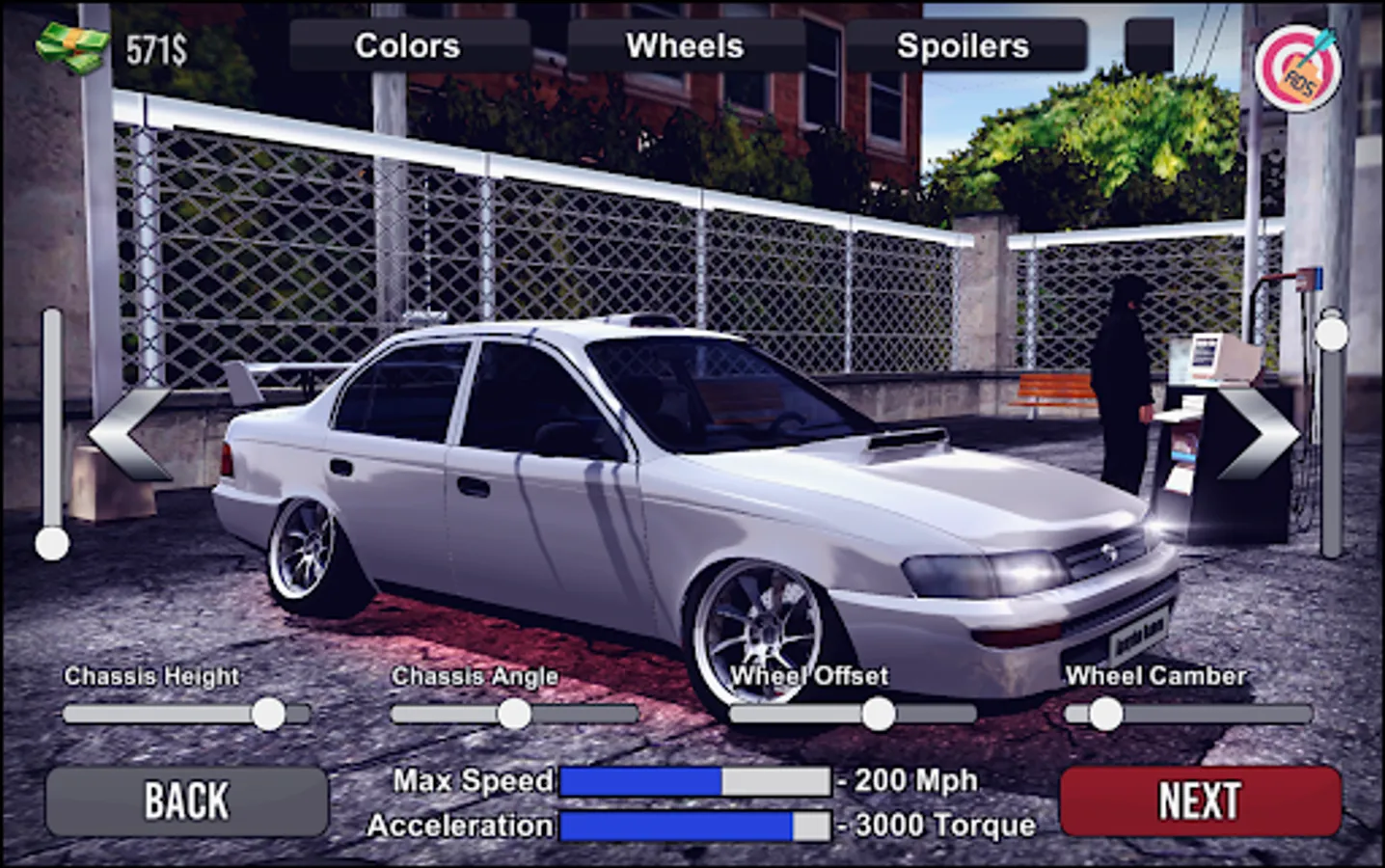Toggle the Acceleration bar
The width and height of the screenshot is (1385, 868).
pos(694,826)
